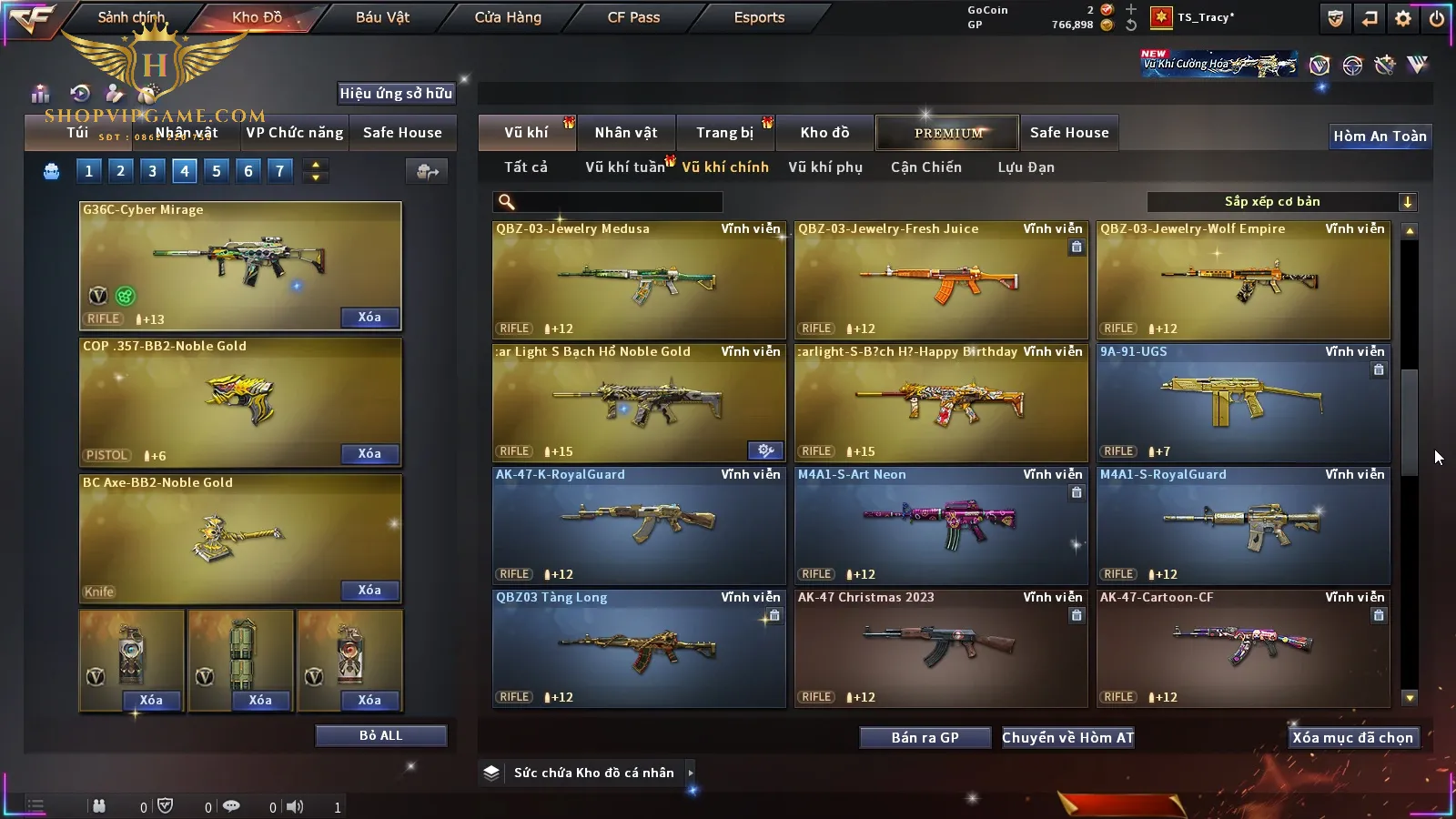1456x819 pixels.
Task: Open the Cửa Hàng shop menu
Action: [x=508, y=17]
